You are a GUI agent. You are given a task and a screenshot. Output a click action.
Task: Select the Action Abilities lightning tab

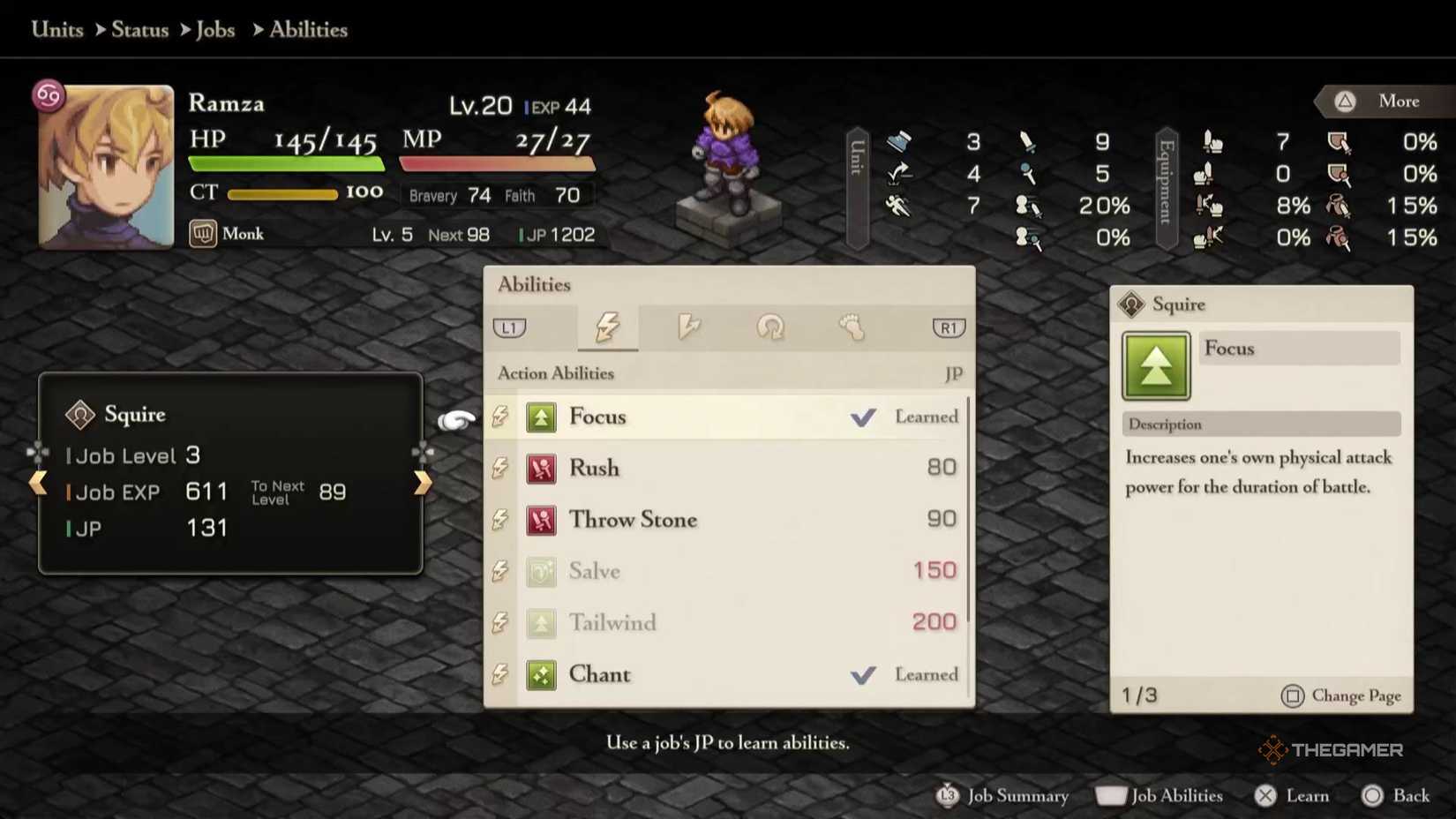click(608, 327)
